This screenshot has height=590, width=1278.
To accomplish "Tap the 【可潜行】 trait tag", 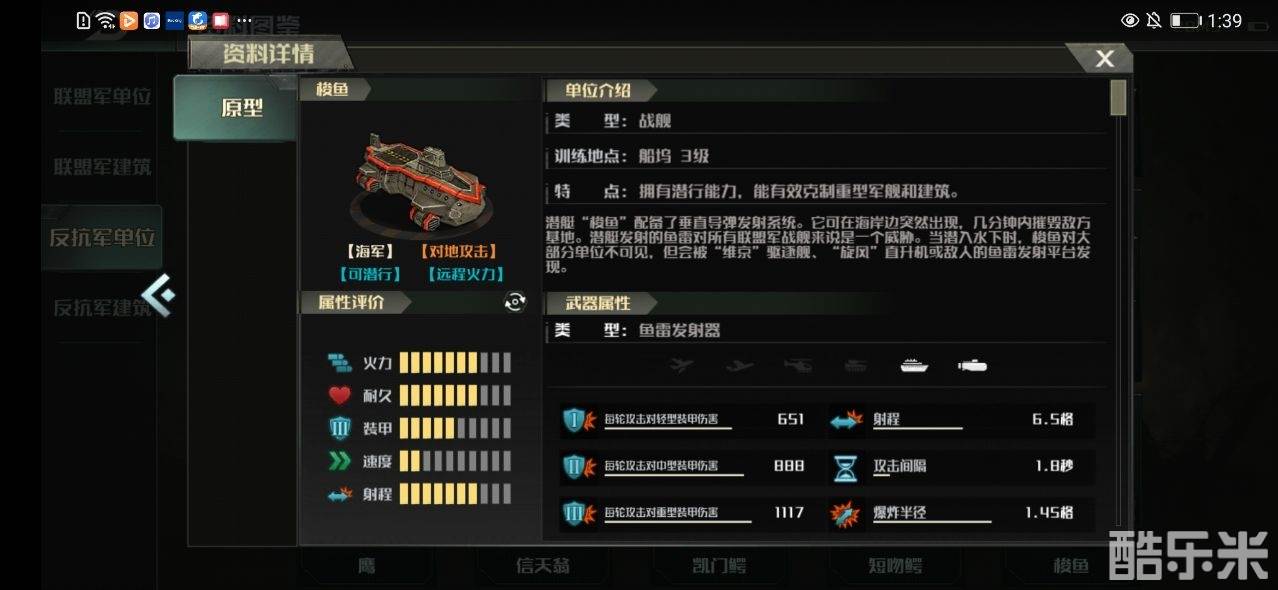I will 369,274.
